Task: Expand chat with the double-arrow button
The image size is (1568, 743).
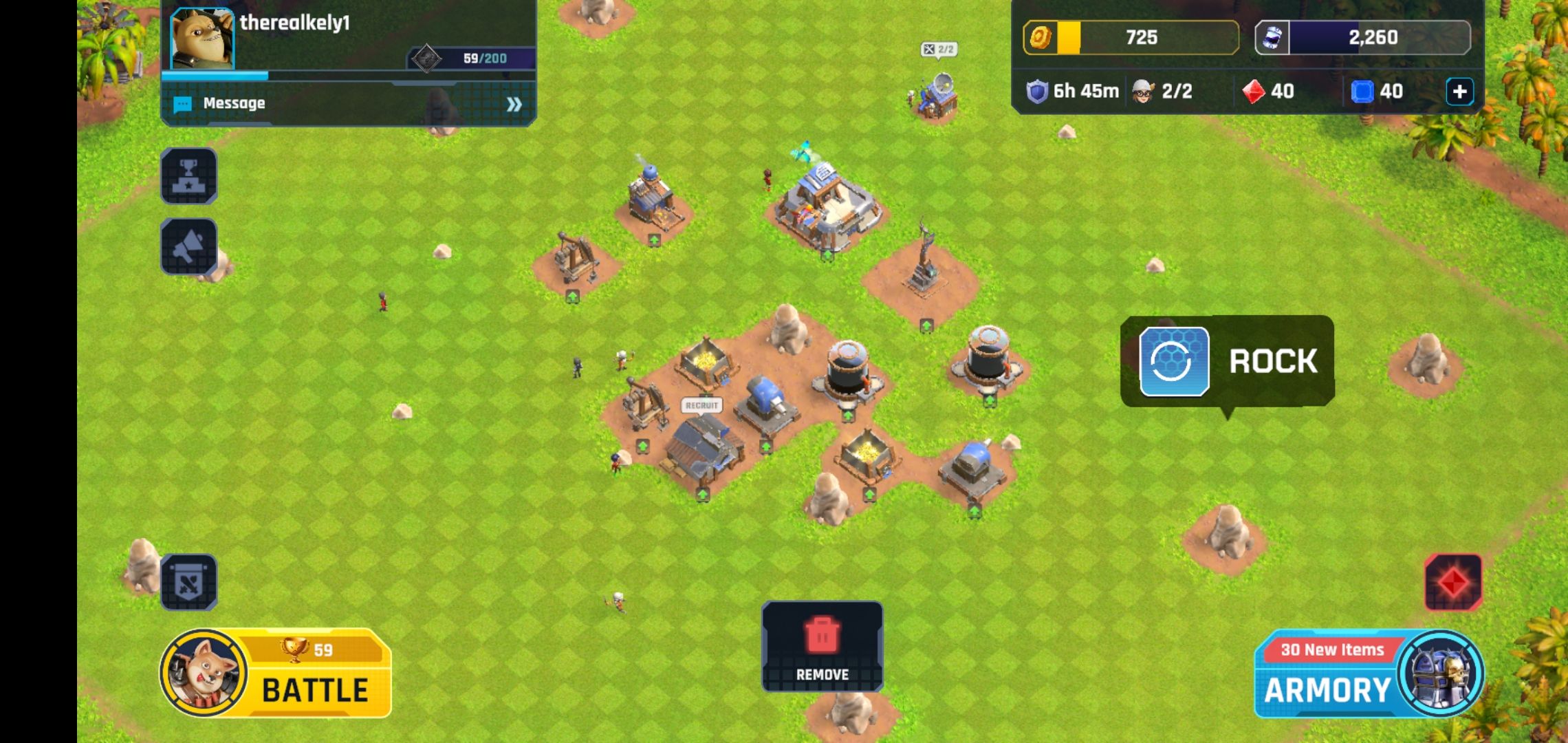Action: click(514, 105)
